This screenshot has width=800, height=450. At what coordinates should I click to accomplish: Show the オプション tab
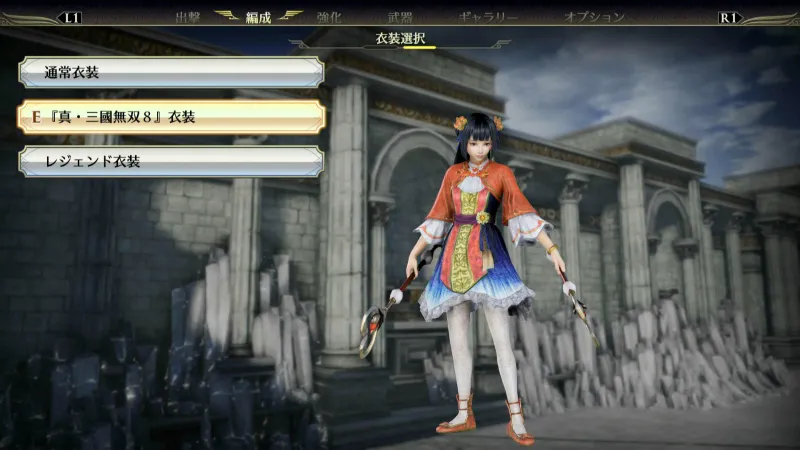[x=594, y=17]
